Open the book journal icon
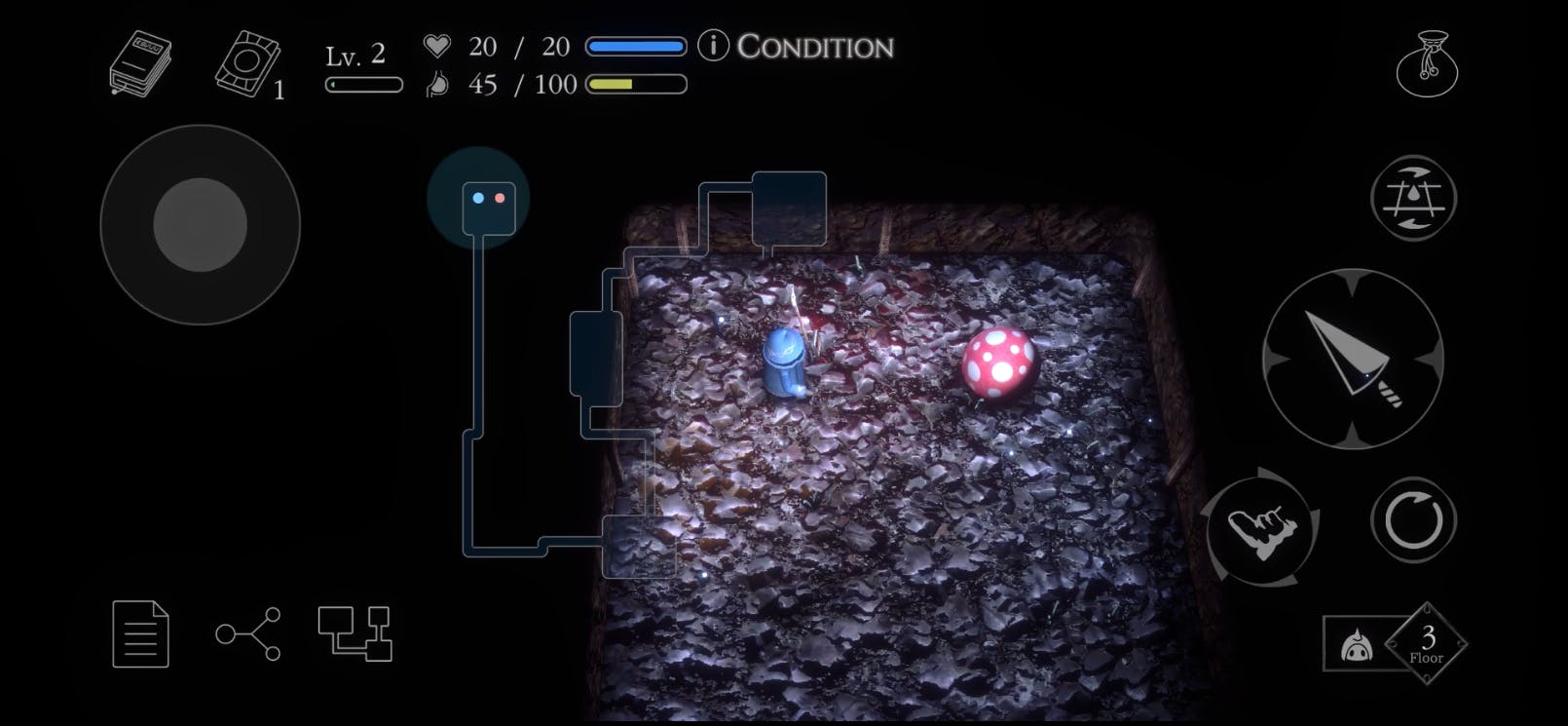This screenshot has height=726, width=1568. coord(140,64)
